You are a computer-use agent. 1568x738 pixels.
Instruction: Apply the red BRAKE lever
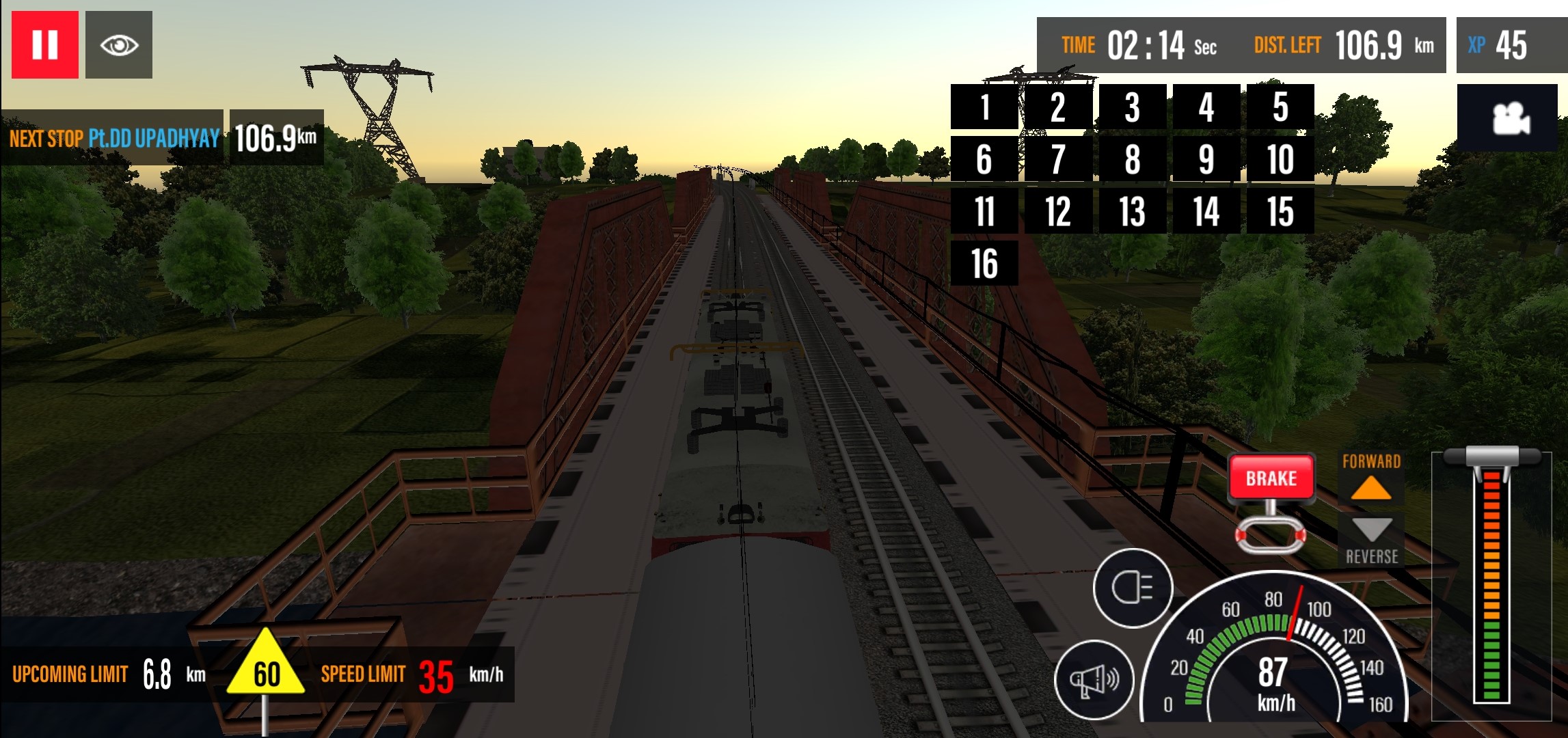[x=1271, y=478]
